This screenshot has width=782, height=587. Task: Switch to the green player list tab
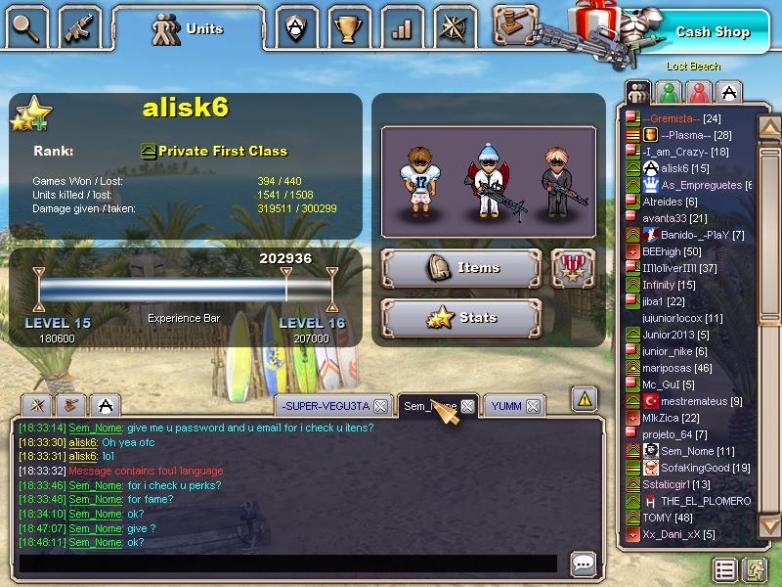pyautogui.click(x=668, y=93)
